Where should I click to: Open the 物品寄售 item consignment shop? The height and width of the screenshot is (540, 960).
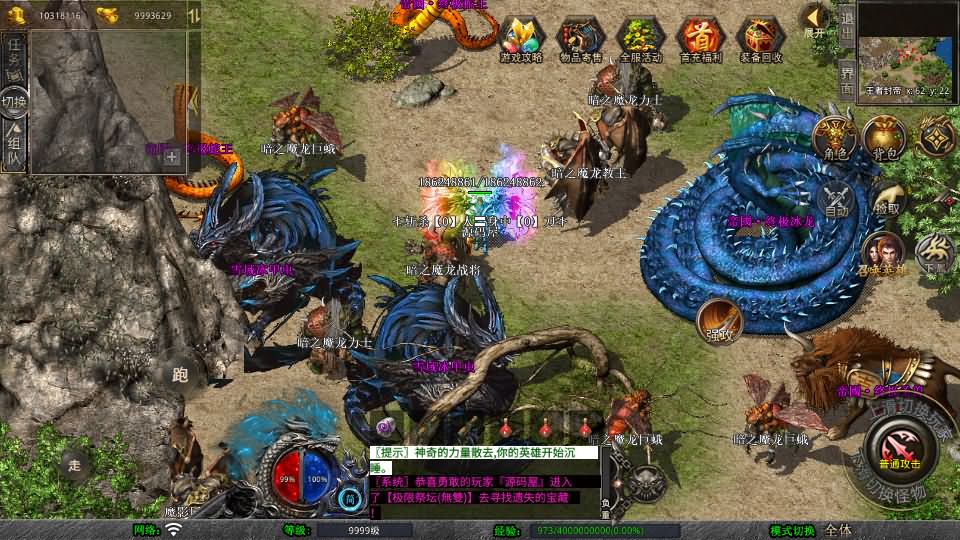point(580,39)
